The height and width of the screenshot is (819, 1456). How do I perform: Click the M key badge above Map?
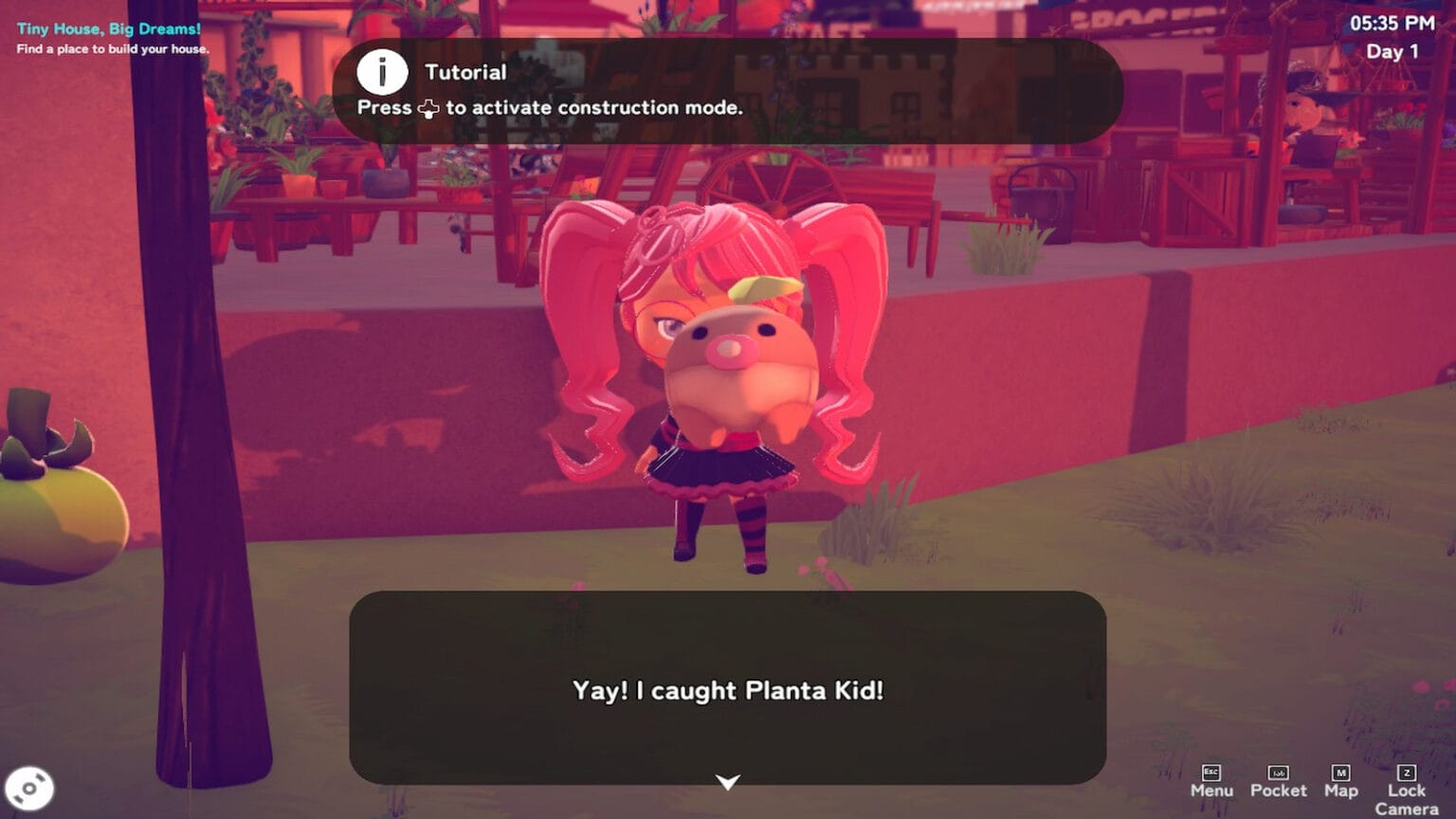pyautogui.click(x=1342, y=771)
